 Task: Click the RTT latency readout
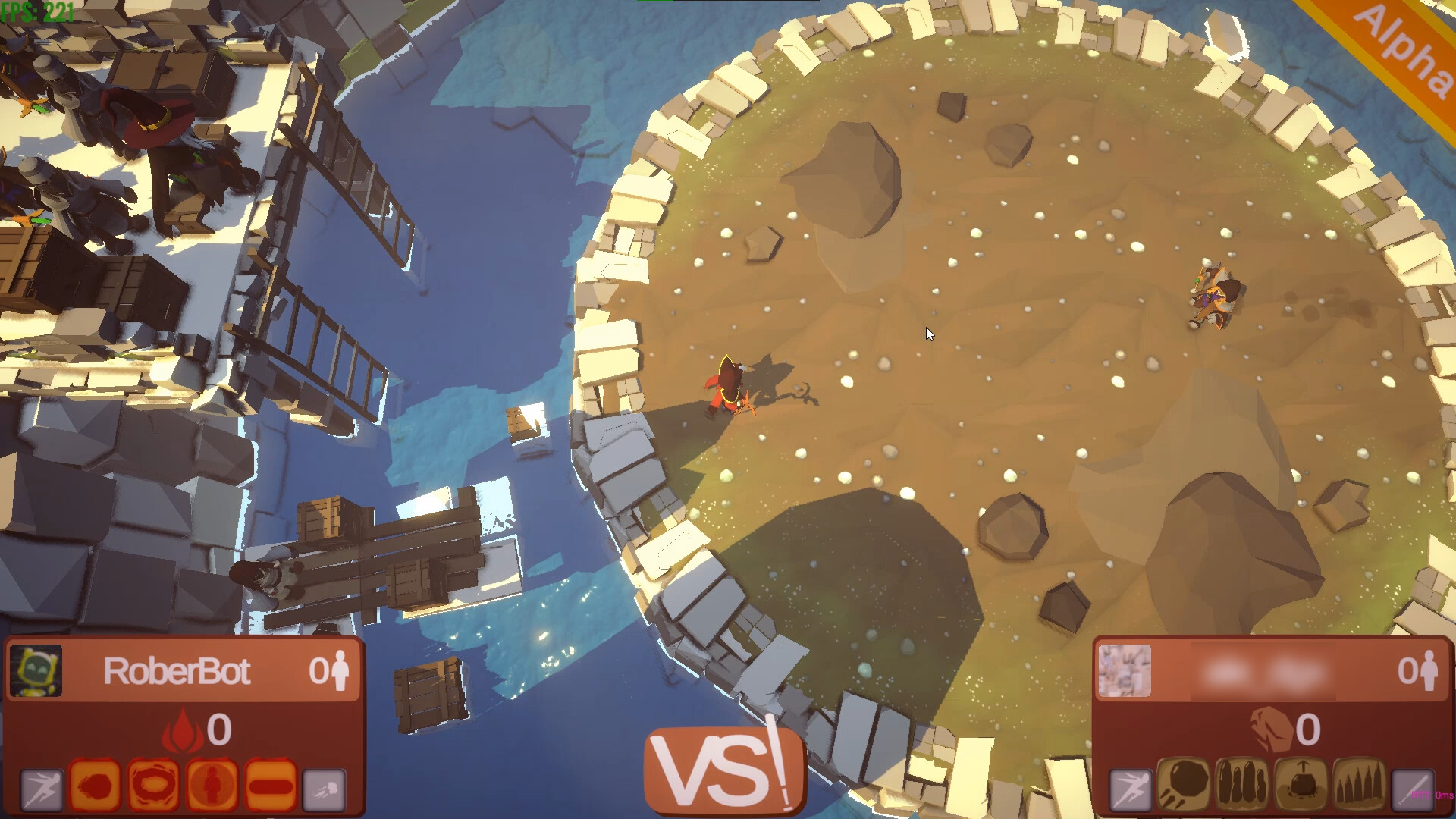click(x=1432, y=794)
